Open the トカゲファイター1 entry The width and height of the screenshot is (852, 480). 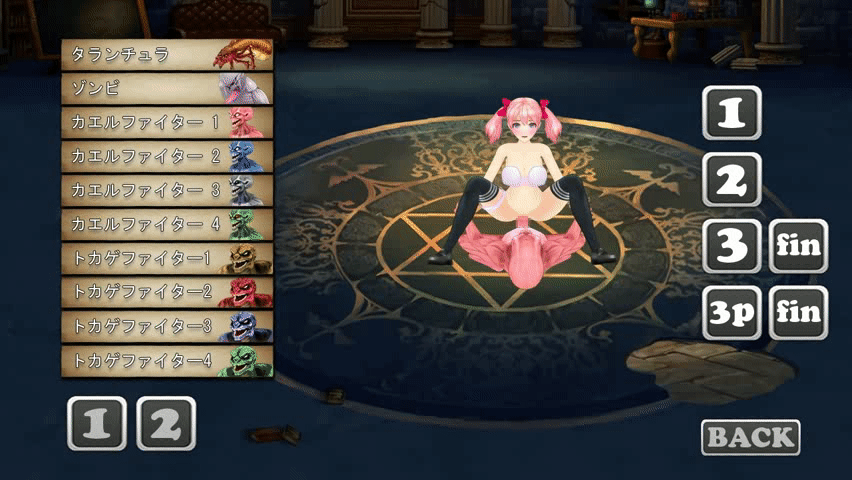166,258
